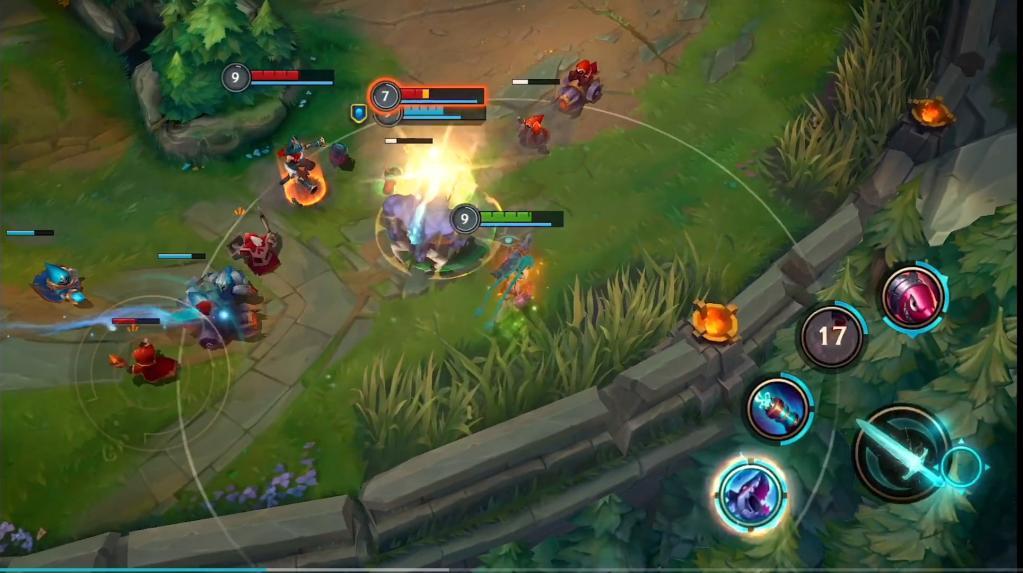This screenshot has width=1023, height=573.
Task: Activate the glowing shark ability
Action: (751, 495)
